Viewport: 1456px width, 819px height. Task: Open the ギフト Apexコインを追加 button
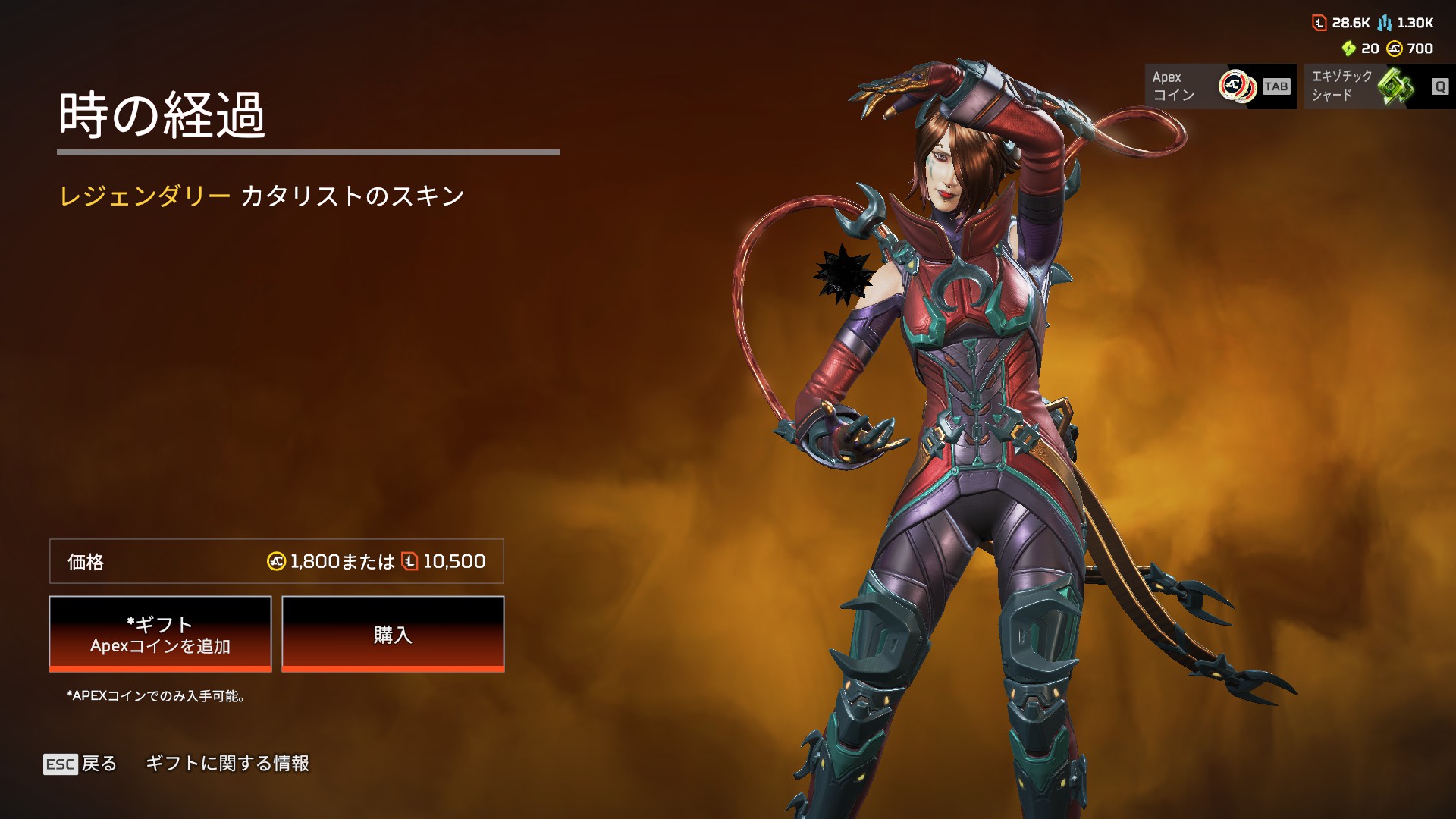click(x=160, y=633)
